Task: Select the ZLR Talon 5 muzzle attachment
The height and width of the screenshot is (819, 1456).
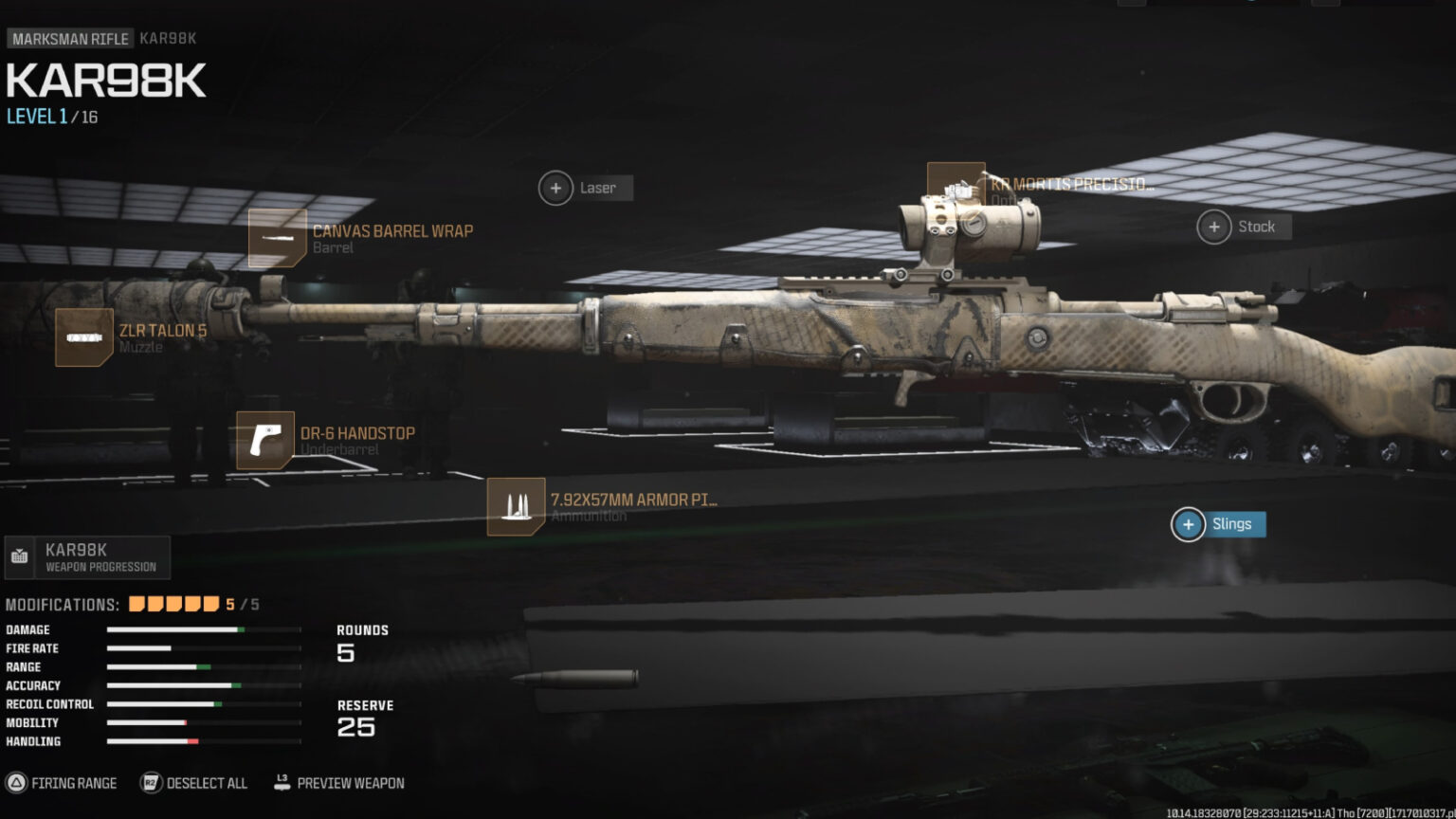Action: point(84,337)
